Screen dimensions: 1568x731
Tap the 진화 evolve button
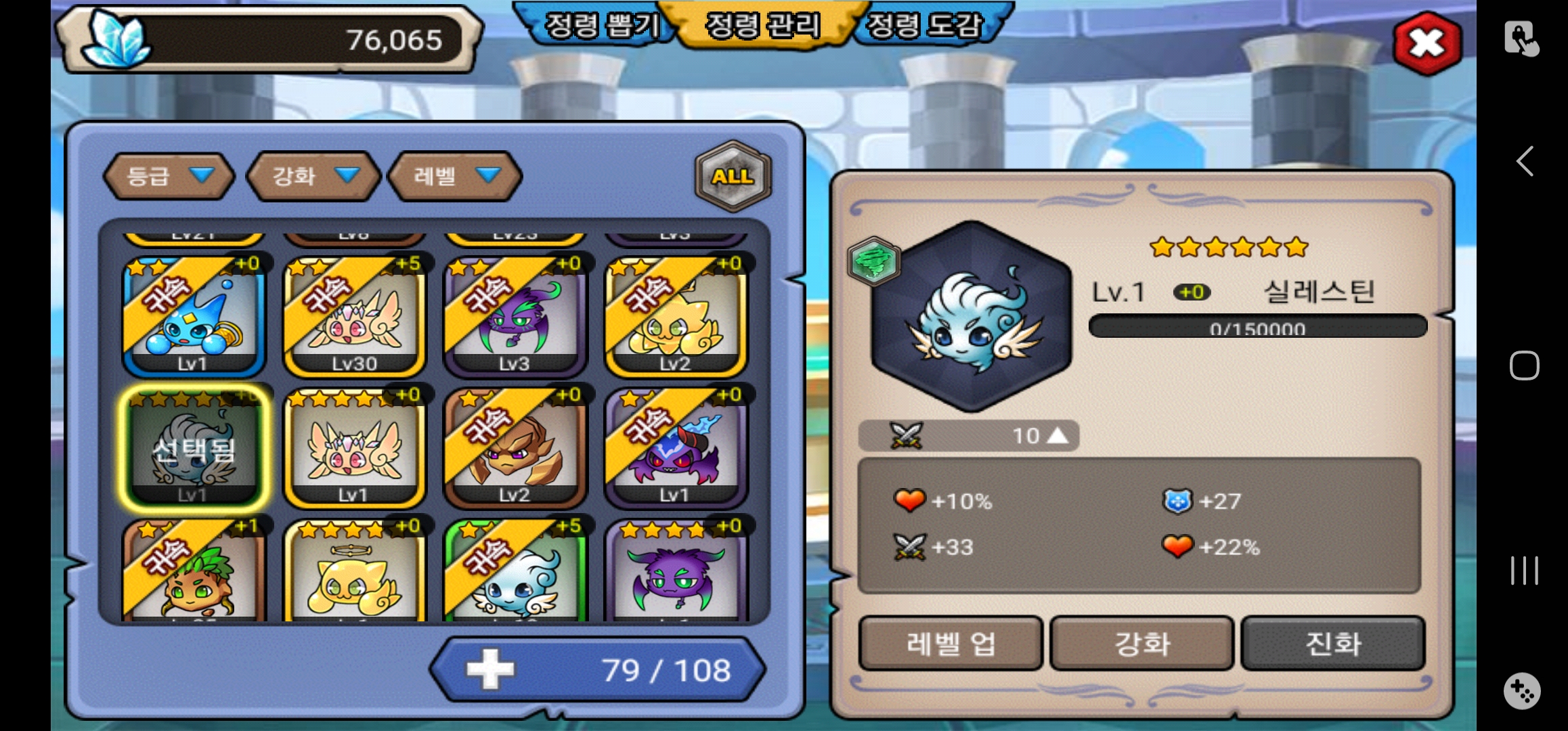pyautogui.click(x=1333, y=643)
